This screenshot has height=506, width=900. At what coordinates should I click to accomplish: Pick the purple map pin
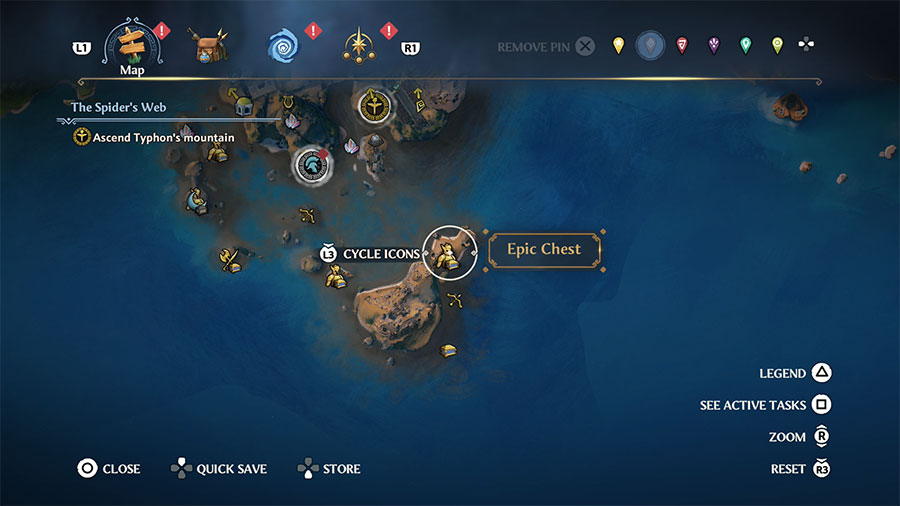pyautogui.click(x=714, y=45)
